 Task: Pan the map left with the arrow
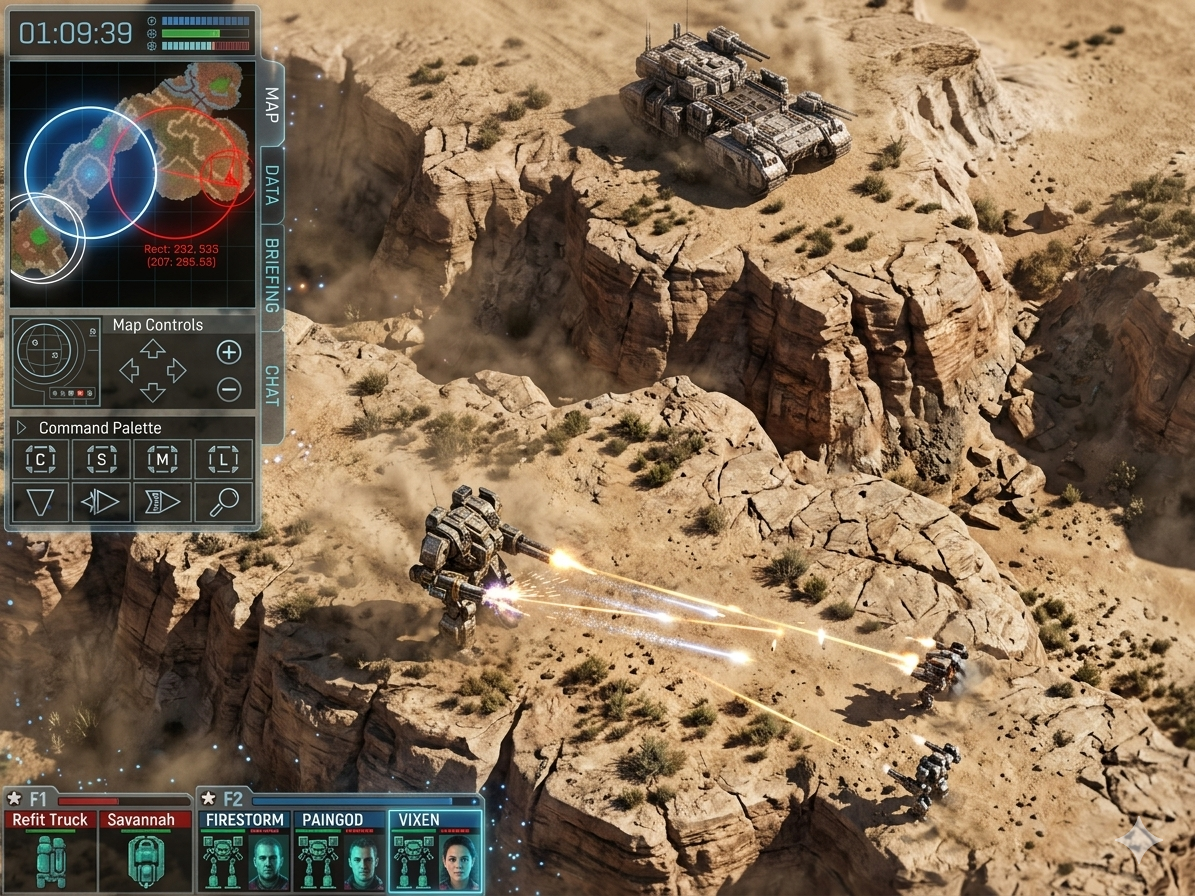coord(130,371)
